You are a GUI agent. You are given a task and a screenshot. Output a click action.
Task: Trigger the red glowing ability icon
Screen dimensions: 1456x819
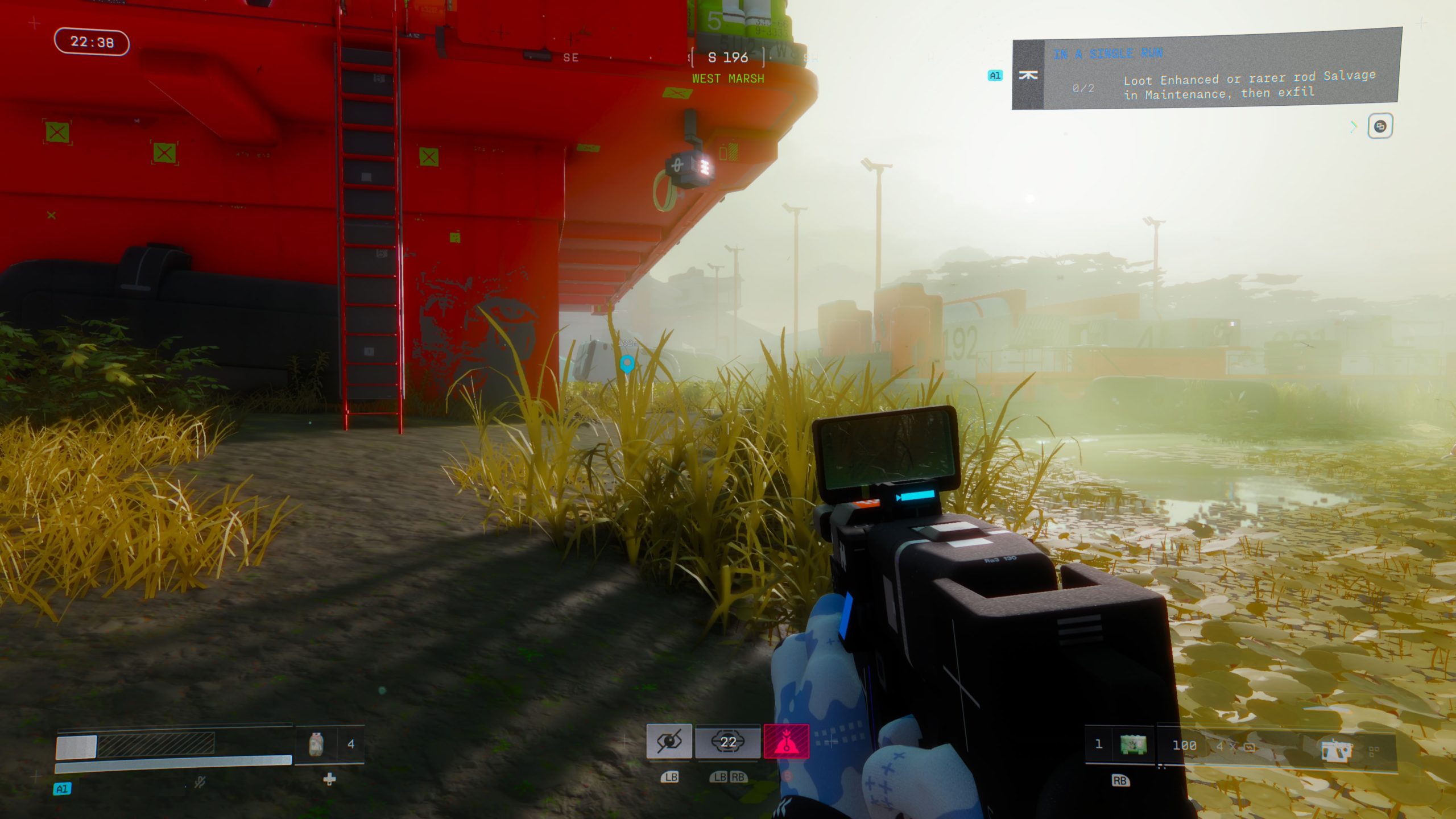(786, 742)
